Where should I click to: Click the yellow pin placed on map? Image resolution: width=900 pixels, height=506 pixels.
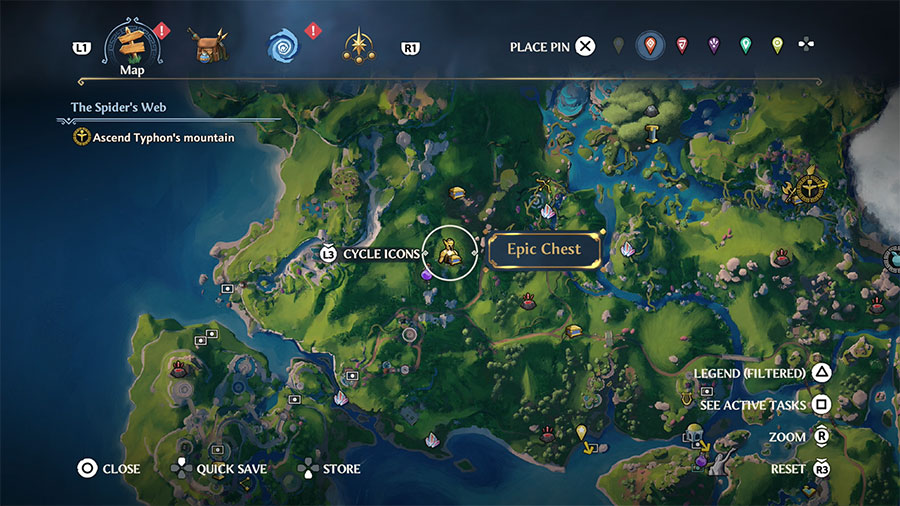point(581,433)
